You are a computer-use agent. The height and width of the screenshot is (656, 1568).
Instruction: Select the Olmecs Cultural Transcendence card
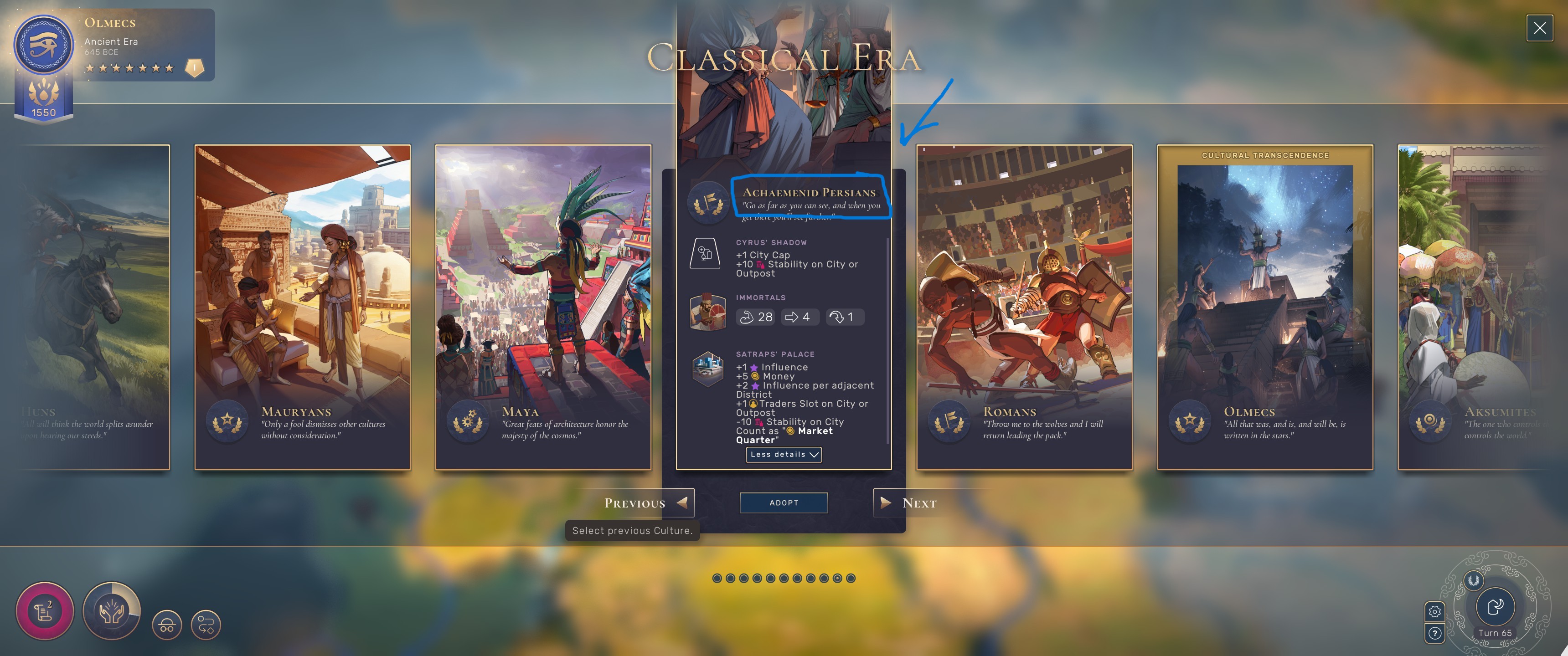(1265, 304)
